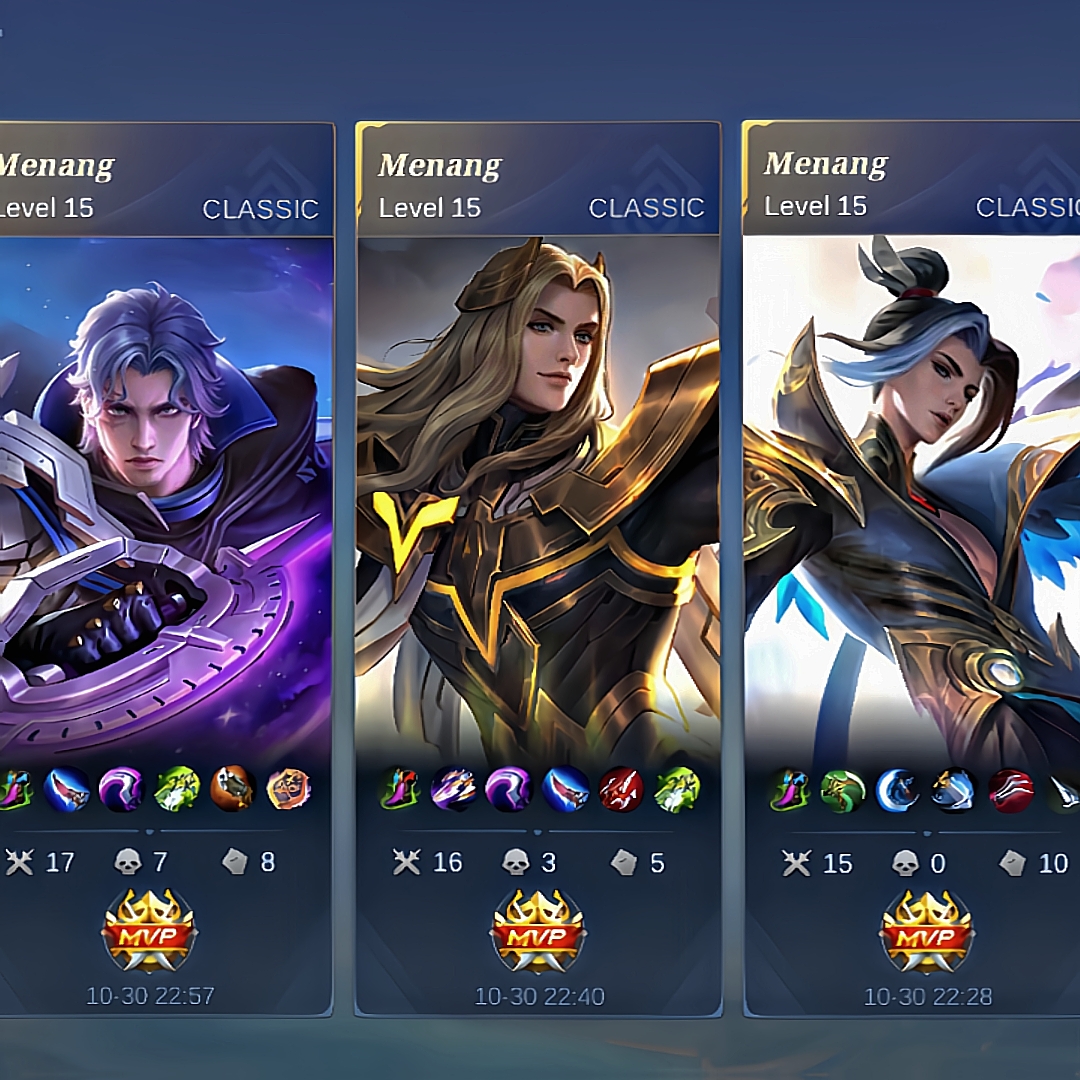Select the blue crescent item in the 22:28 match
This screenshot has height=1080, width=1080.
pos(898,790)
